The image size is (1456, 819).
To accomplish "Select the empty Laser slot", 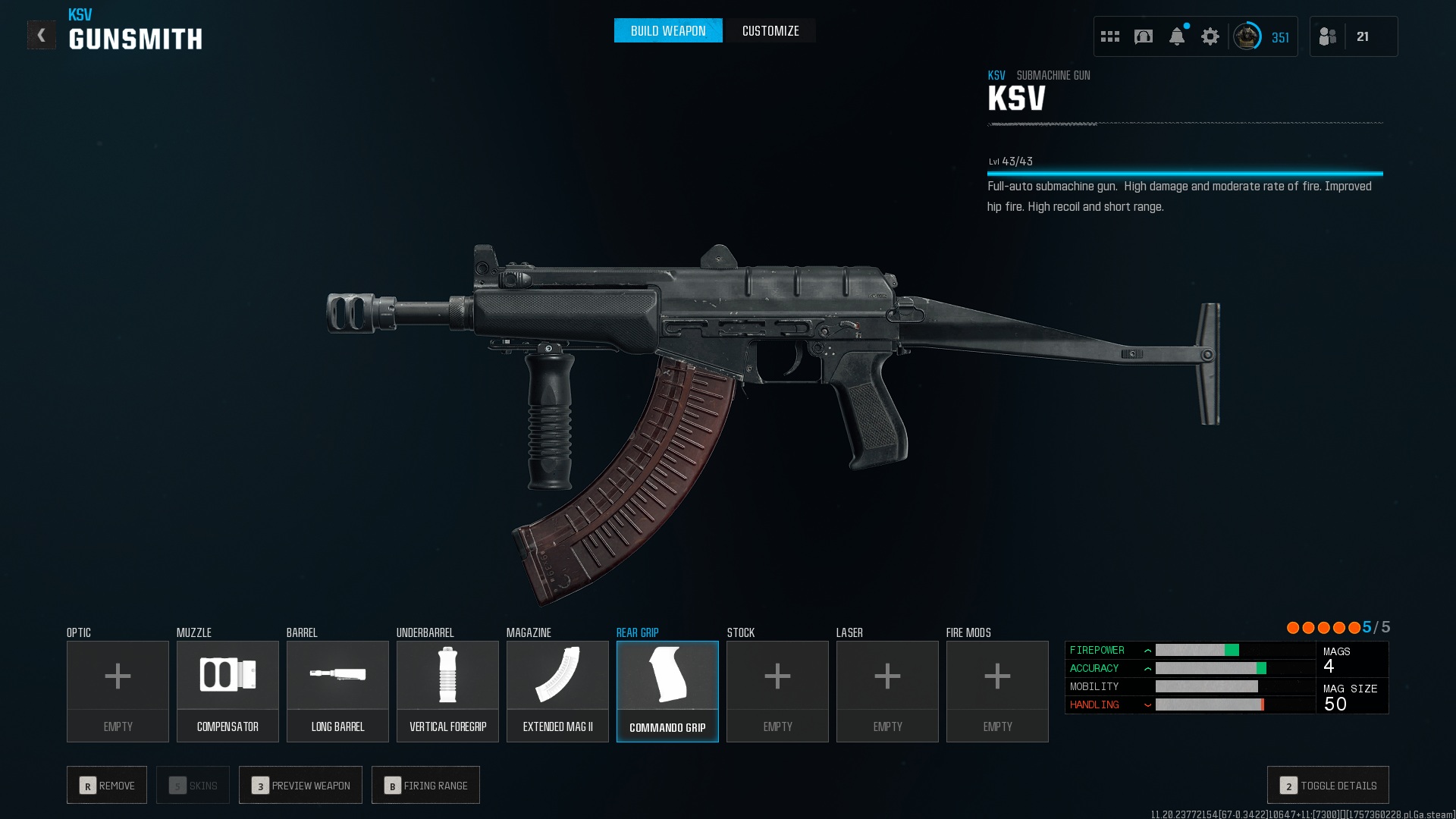I will [887, 691].
